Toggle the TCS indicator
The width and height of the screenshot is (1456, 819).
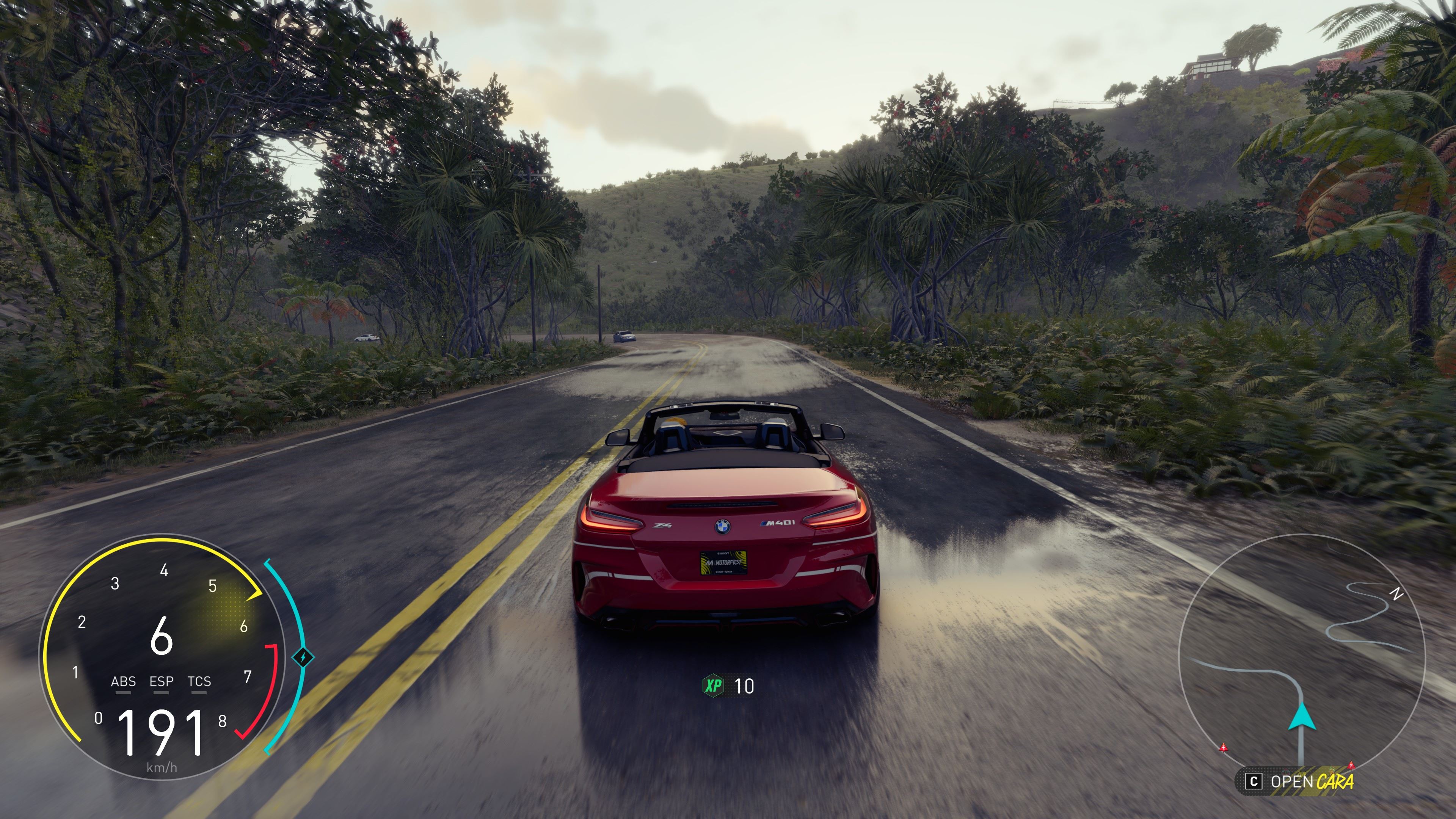pos(199,682)
